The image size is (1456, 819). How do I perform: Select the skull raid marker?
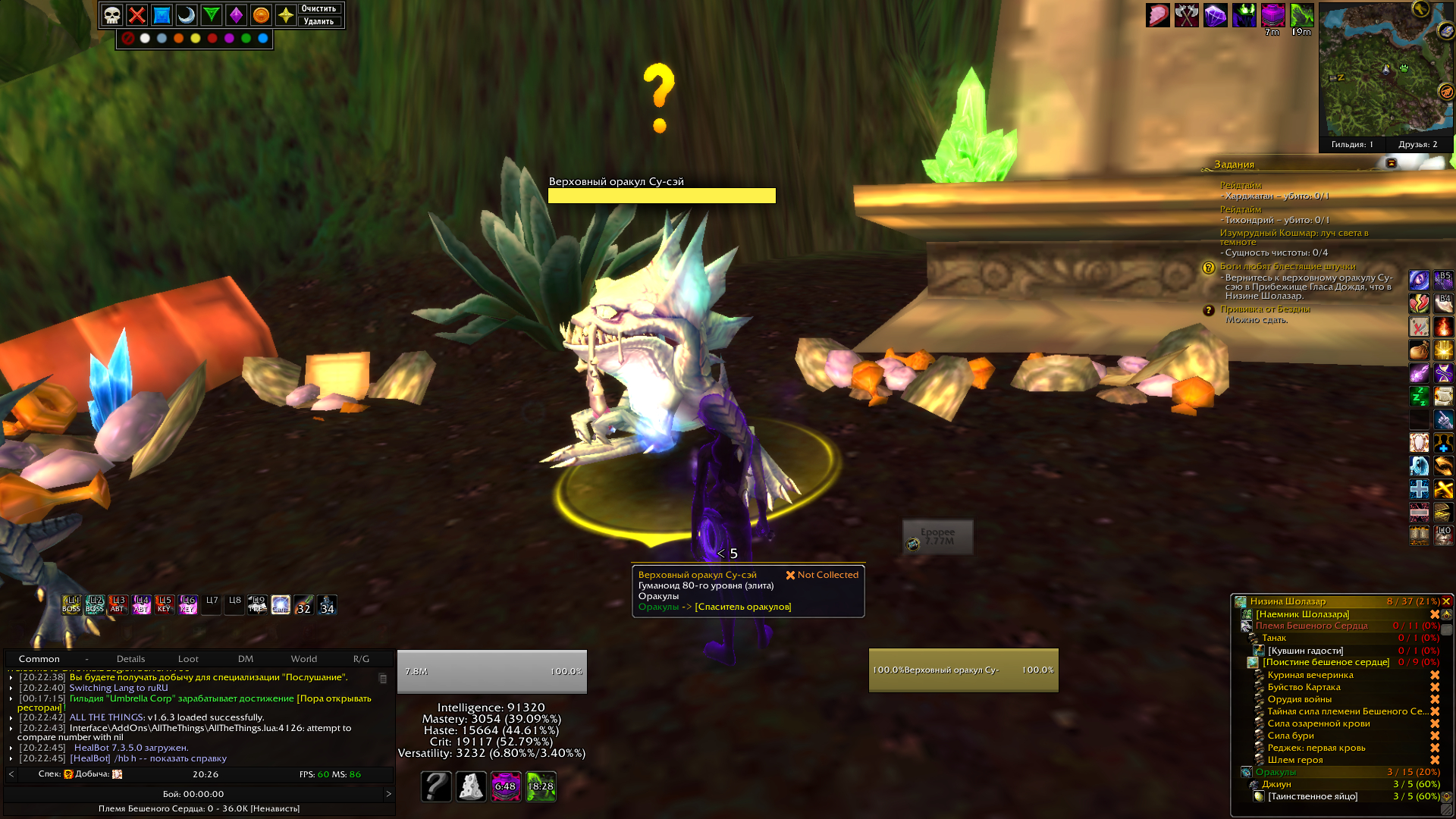tap(112, 15)
